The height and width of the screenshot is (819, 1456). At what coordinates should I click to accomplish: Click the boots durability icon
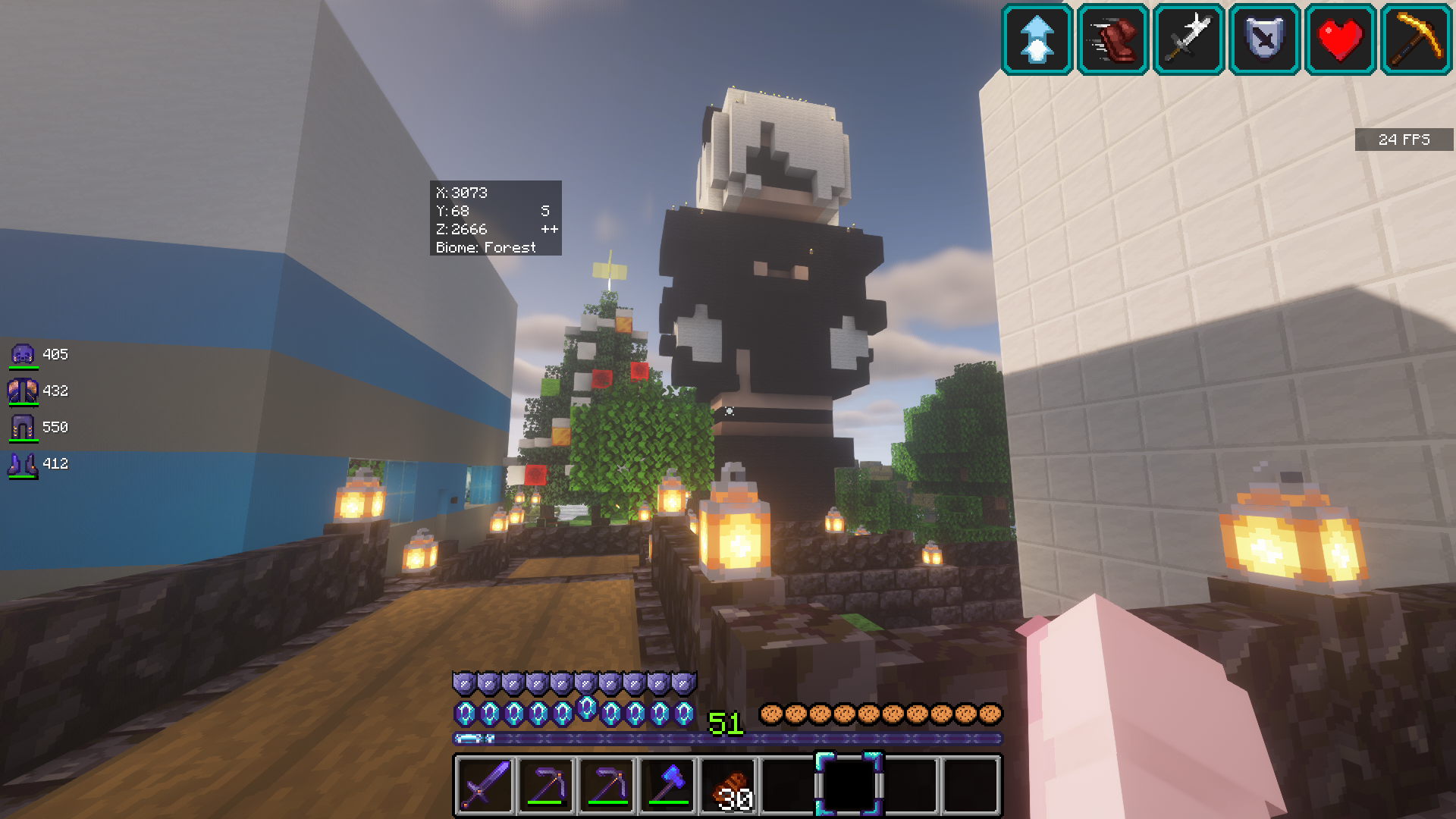23,463
